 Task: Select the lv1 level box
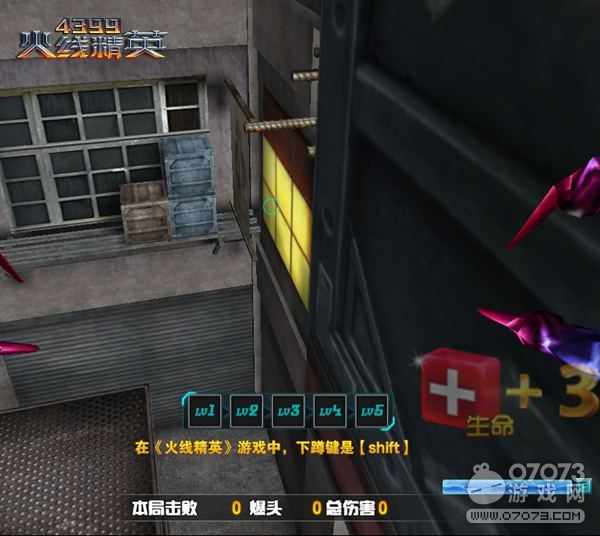(206, 411)
